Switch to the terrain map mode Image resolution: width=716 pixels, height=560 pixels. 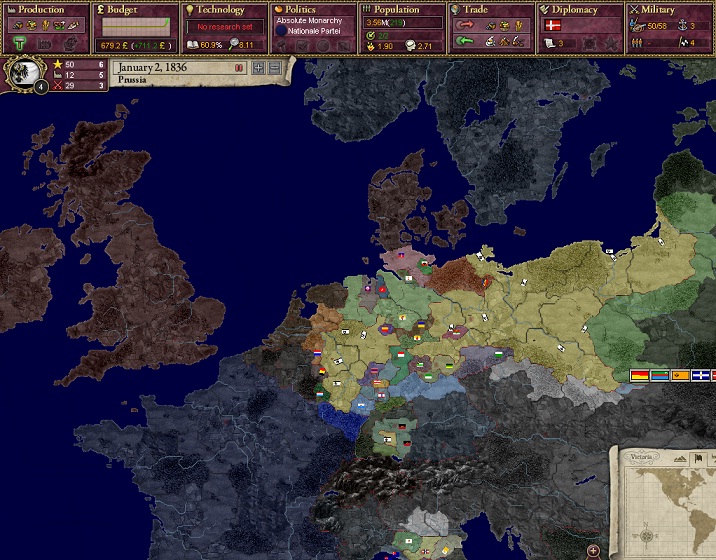tap(678, 457)
